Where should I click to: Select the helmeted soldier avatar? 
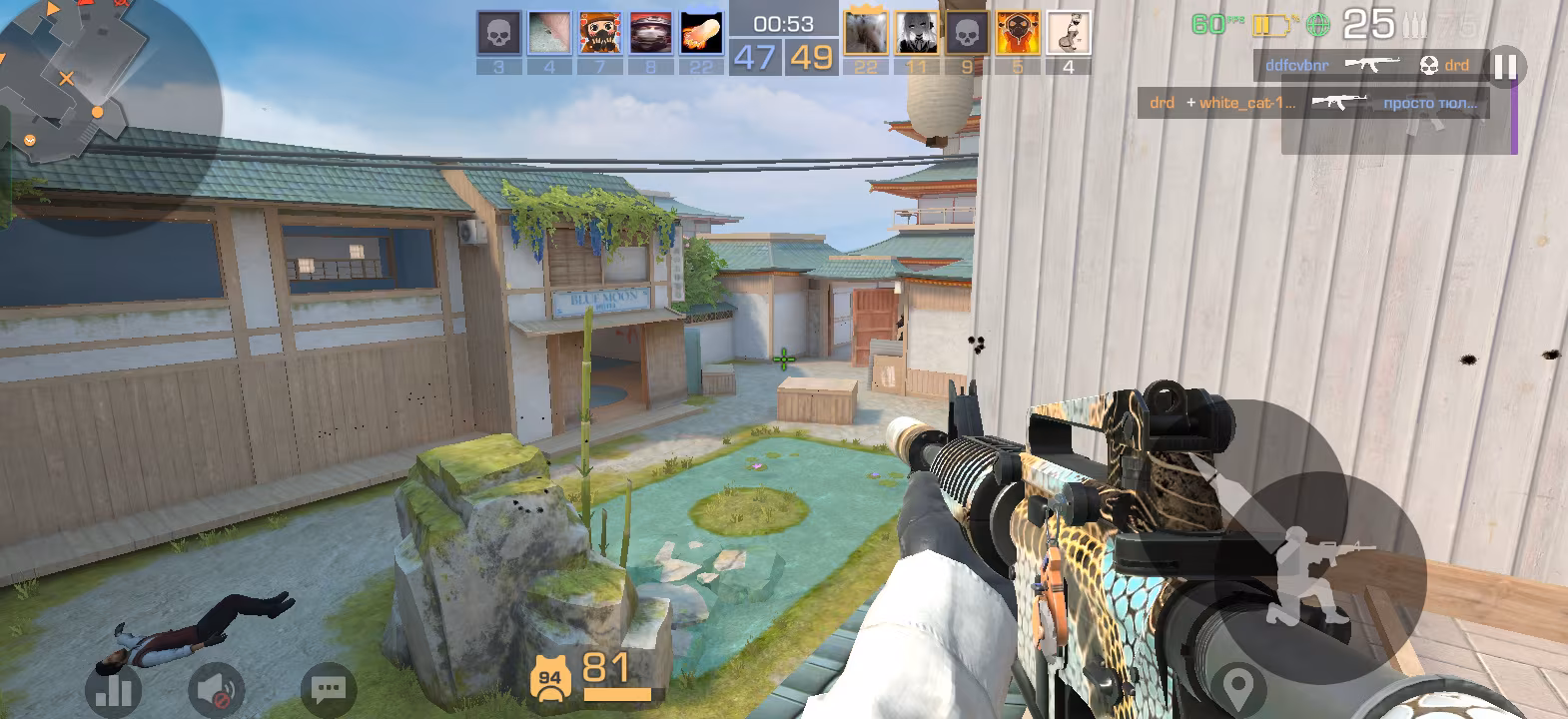click(650, 33)
